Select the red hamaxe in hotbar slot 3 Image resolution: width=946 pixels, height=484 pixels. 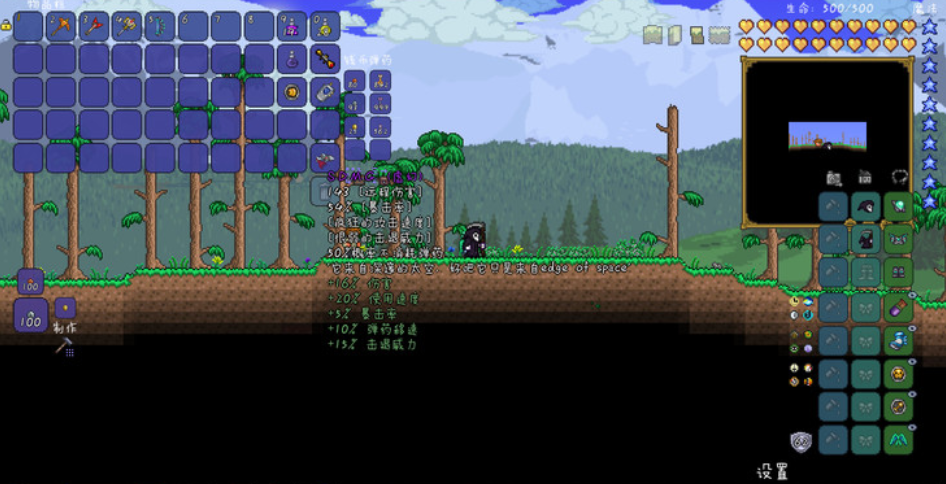click(95, 26)
